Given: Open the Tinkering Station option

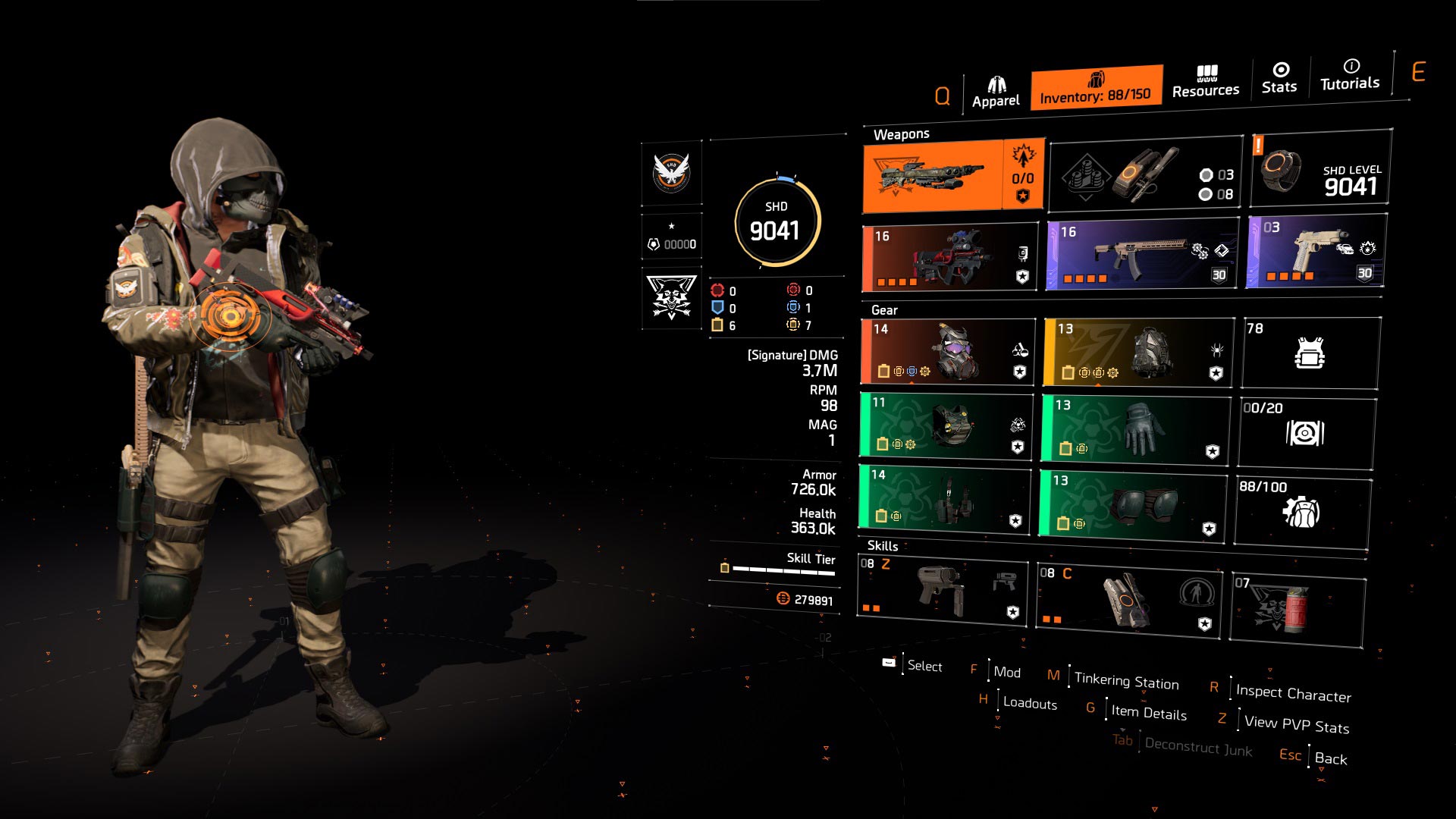Looking at the screenshot, I should coord(1126,681).
